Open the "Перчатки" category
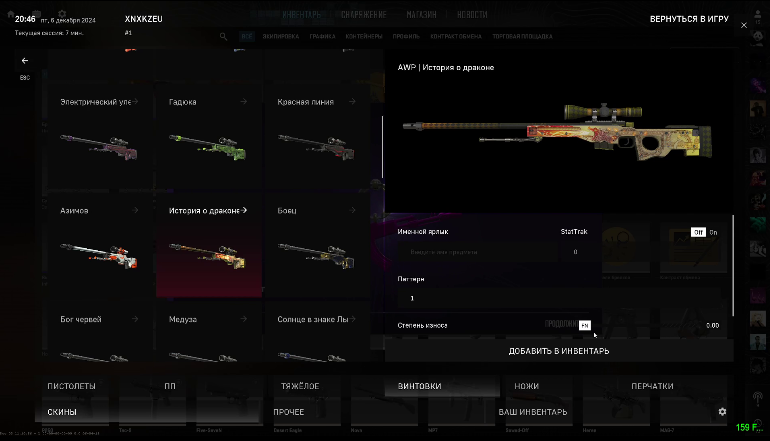 652,386
